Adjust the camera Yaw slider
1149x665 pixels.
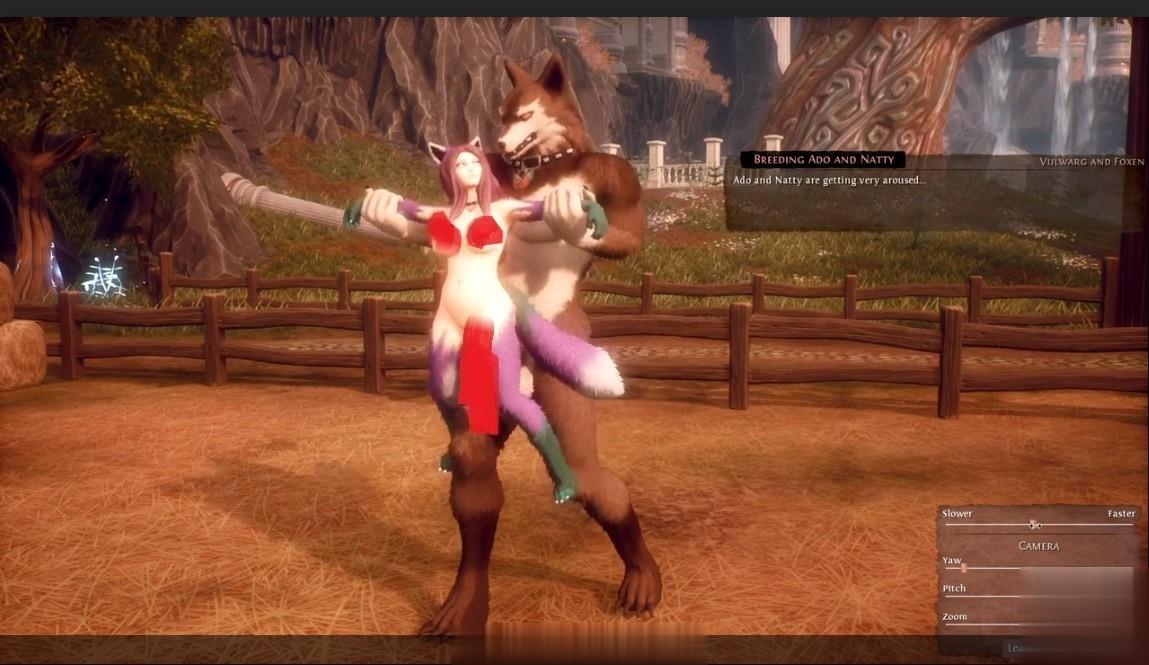tap(964, 568)
